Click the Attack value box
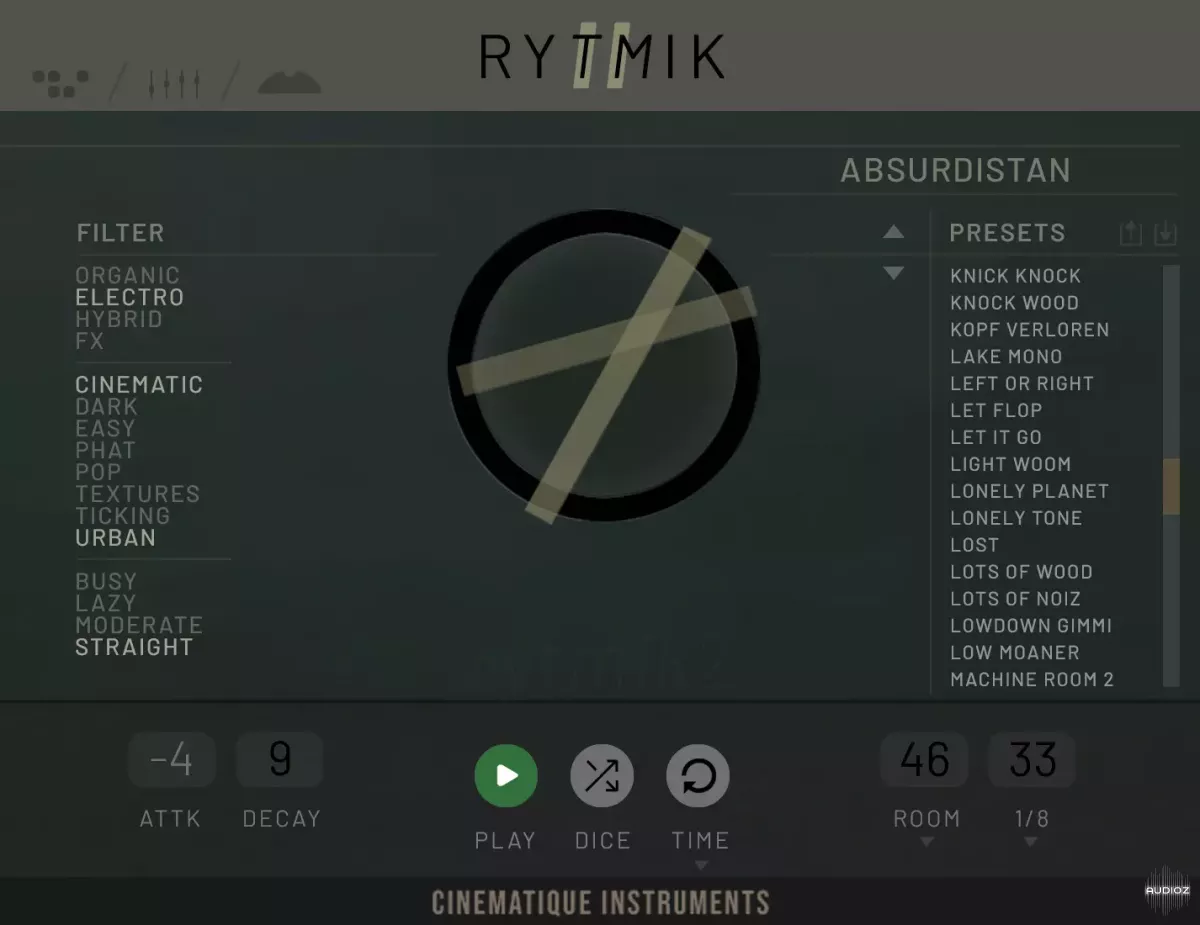 pyautogui.click(x=172, y=760)
